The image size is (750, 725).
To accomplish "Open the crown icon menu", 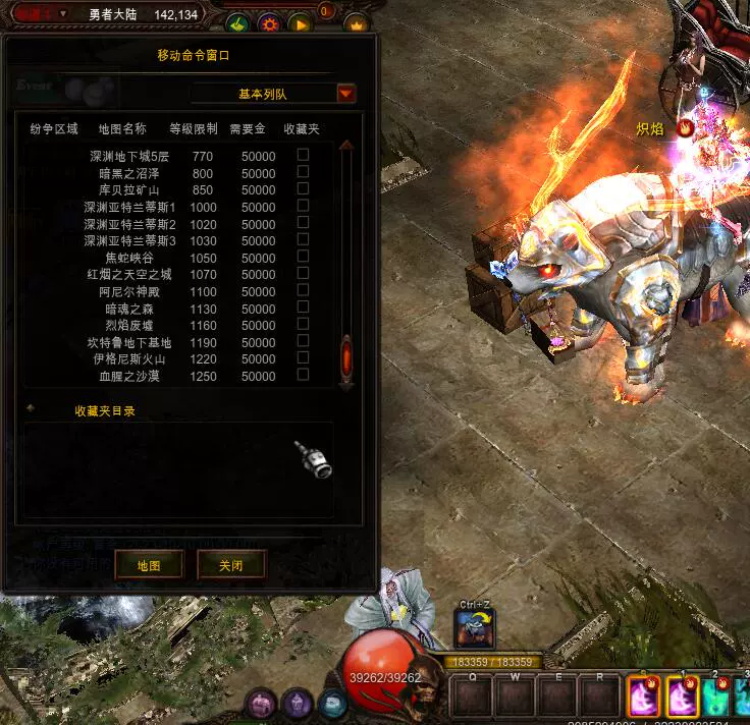I will click(x=356, y=23).
